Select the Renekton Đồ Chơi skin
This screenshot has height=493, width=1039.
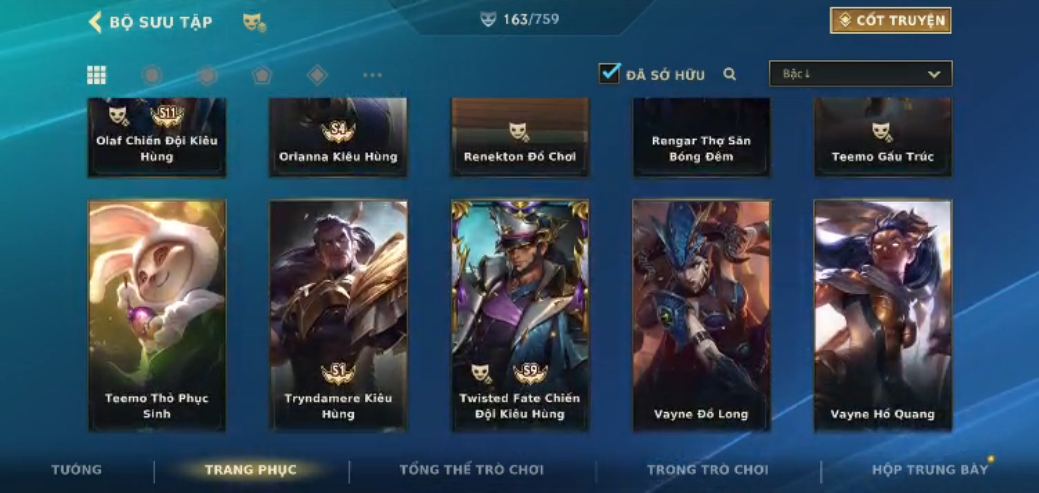point(520,138)
